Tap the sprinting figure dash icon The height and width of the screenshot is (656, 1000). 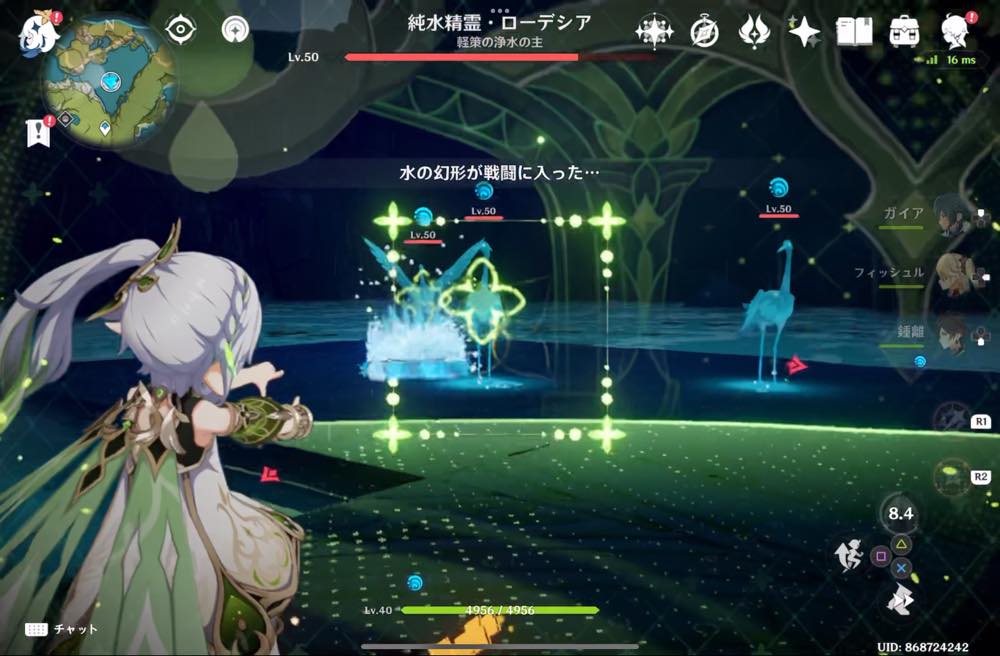pos(850,556)
